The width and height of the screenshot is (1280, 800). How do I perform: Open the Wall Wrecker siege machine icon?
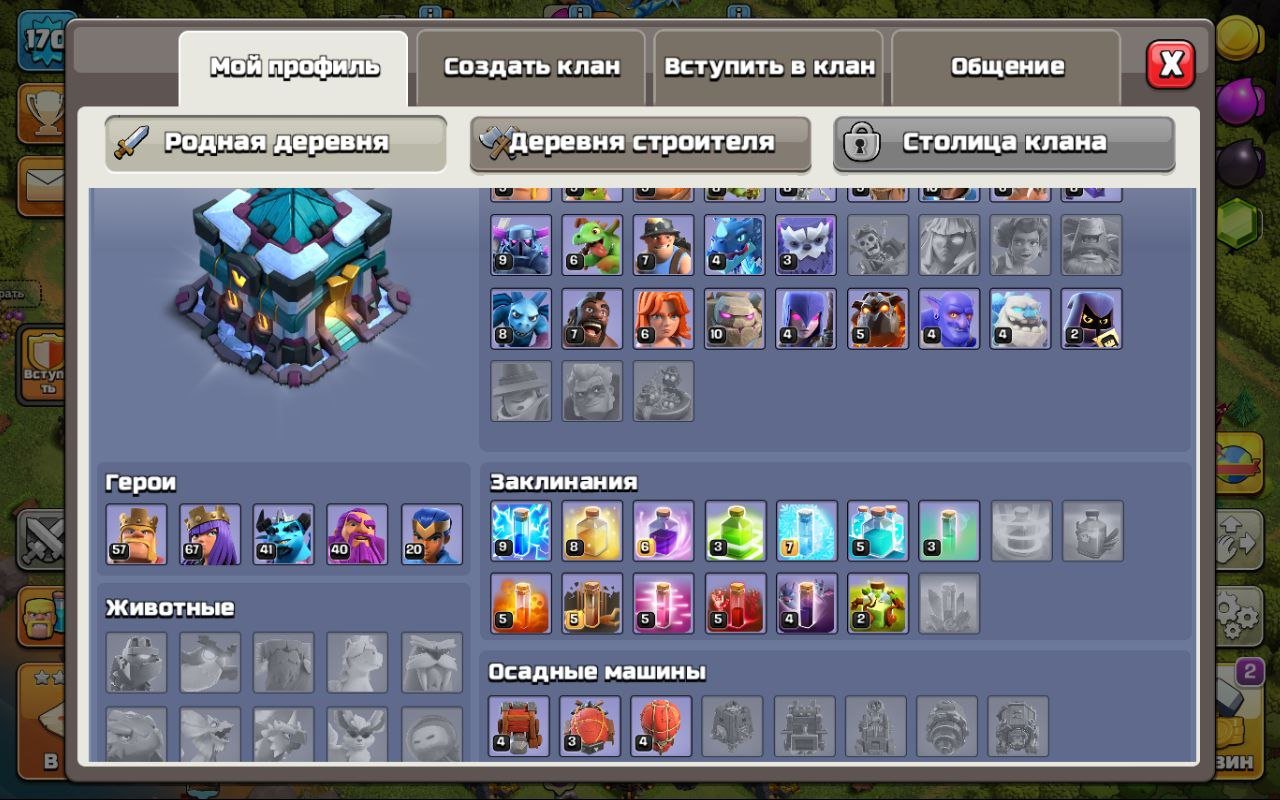(519, 726)
